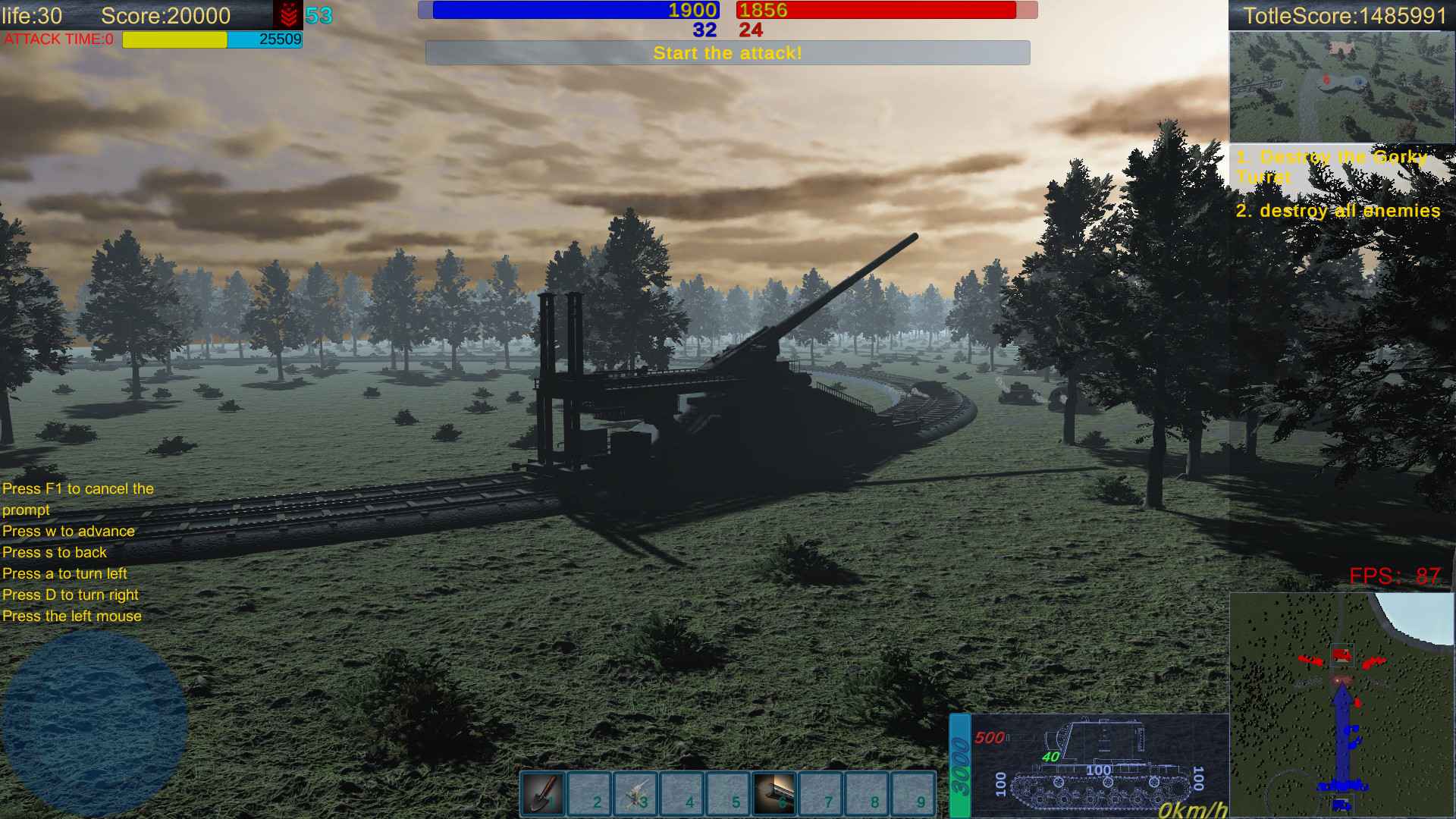The width and height of the screenshot is (1456, 819).
Task: Select the ATTACK TIME entry
Action: [x=59, y=40]
